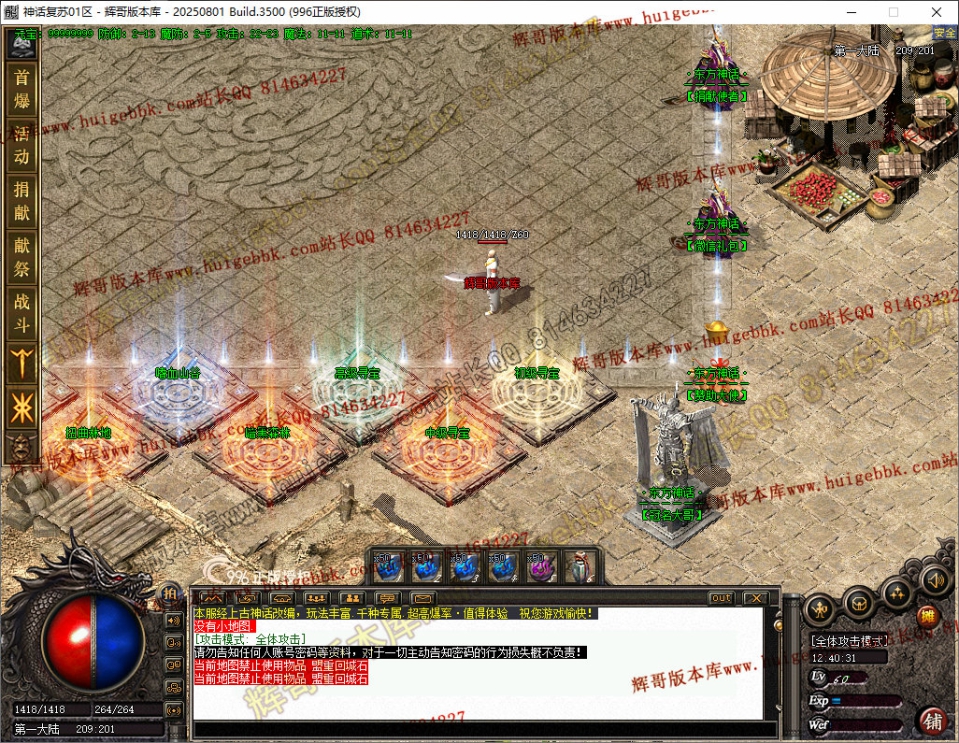Use the purple potion in the quick bar

[x=540, y=568]
